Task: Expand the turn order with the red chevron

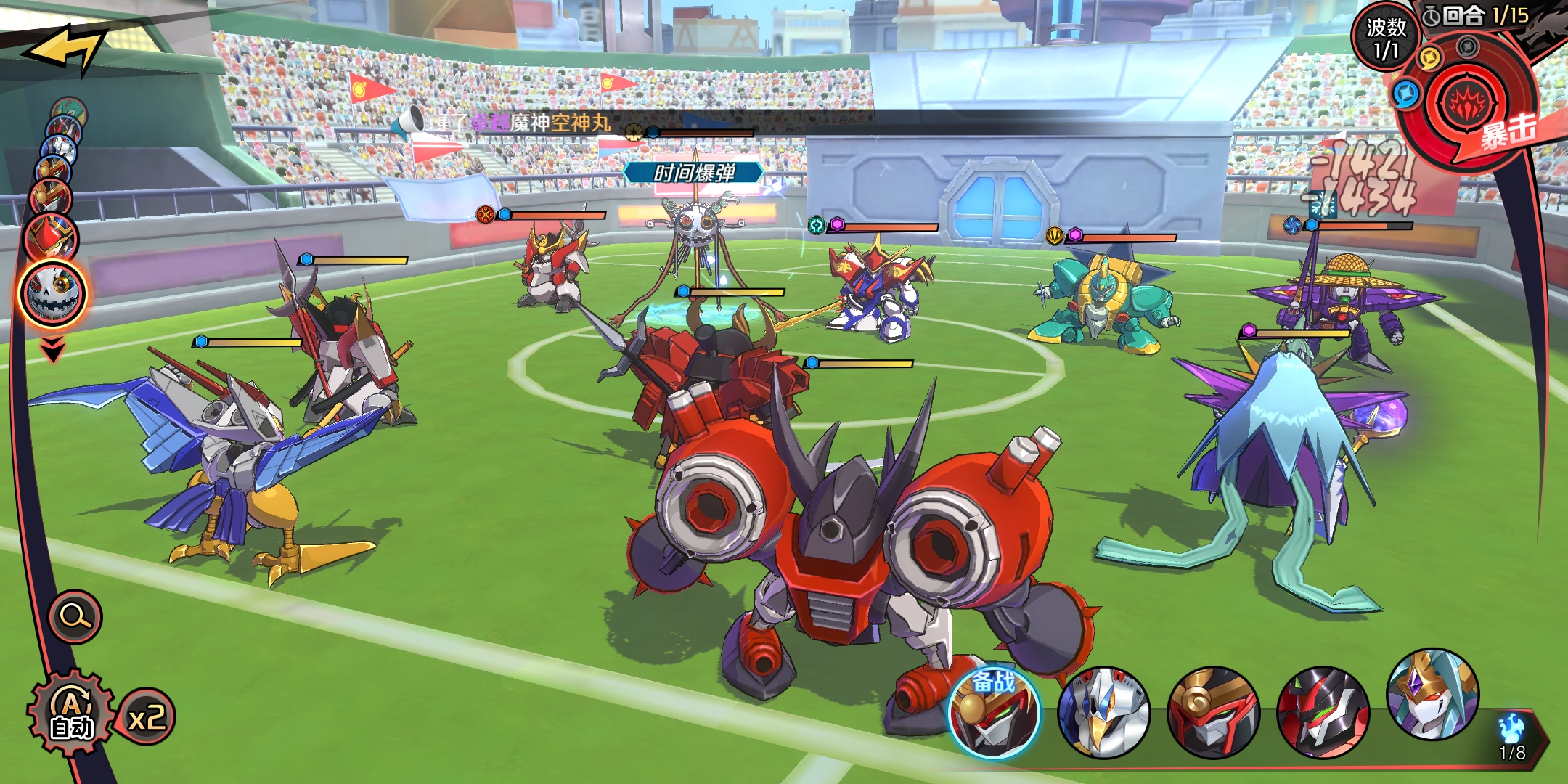Action: pyautogui.click(x=52, y=350)
